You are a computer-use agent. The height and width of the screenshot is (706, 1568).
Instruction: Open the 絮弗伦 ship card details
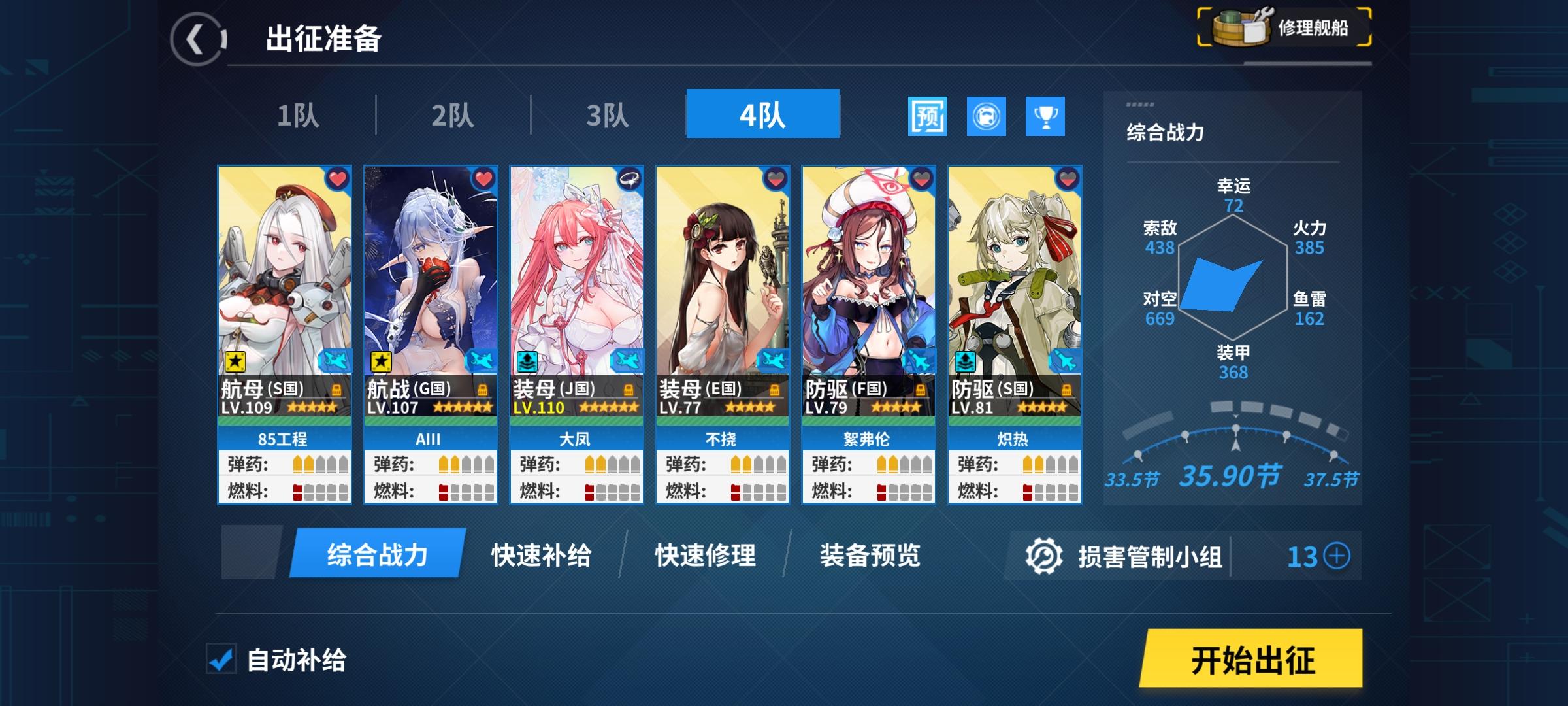click(x=868, y=275)
